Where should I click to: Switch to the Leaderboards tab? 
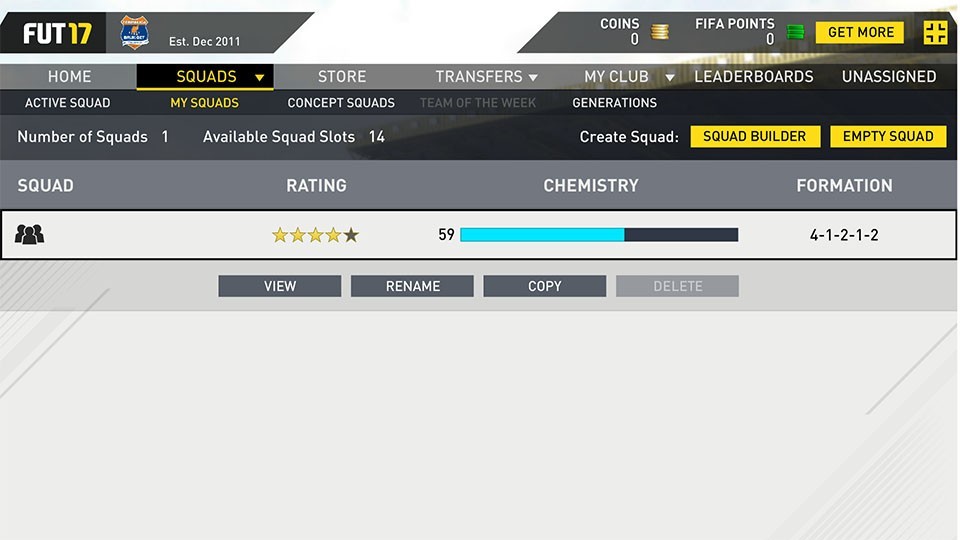[x=753, y=77]
